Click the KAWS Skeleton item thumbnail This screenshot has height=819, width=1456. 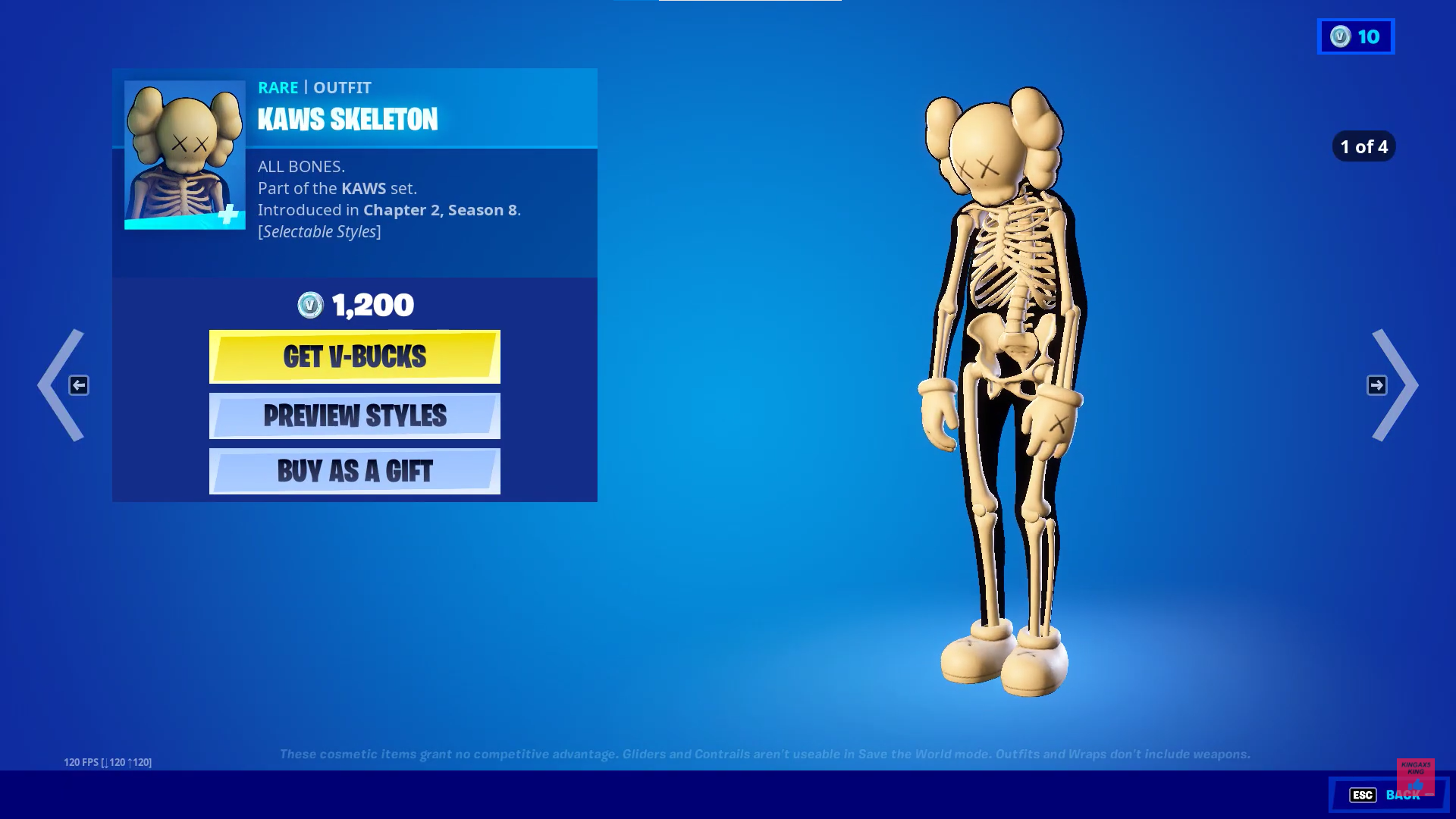pyautogui.click(x=184, y=150)
